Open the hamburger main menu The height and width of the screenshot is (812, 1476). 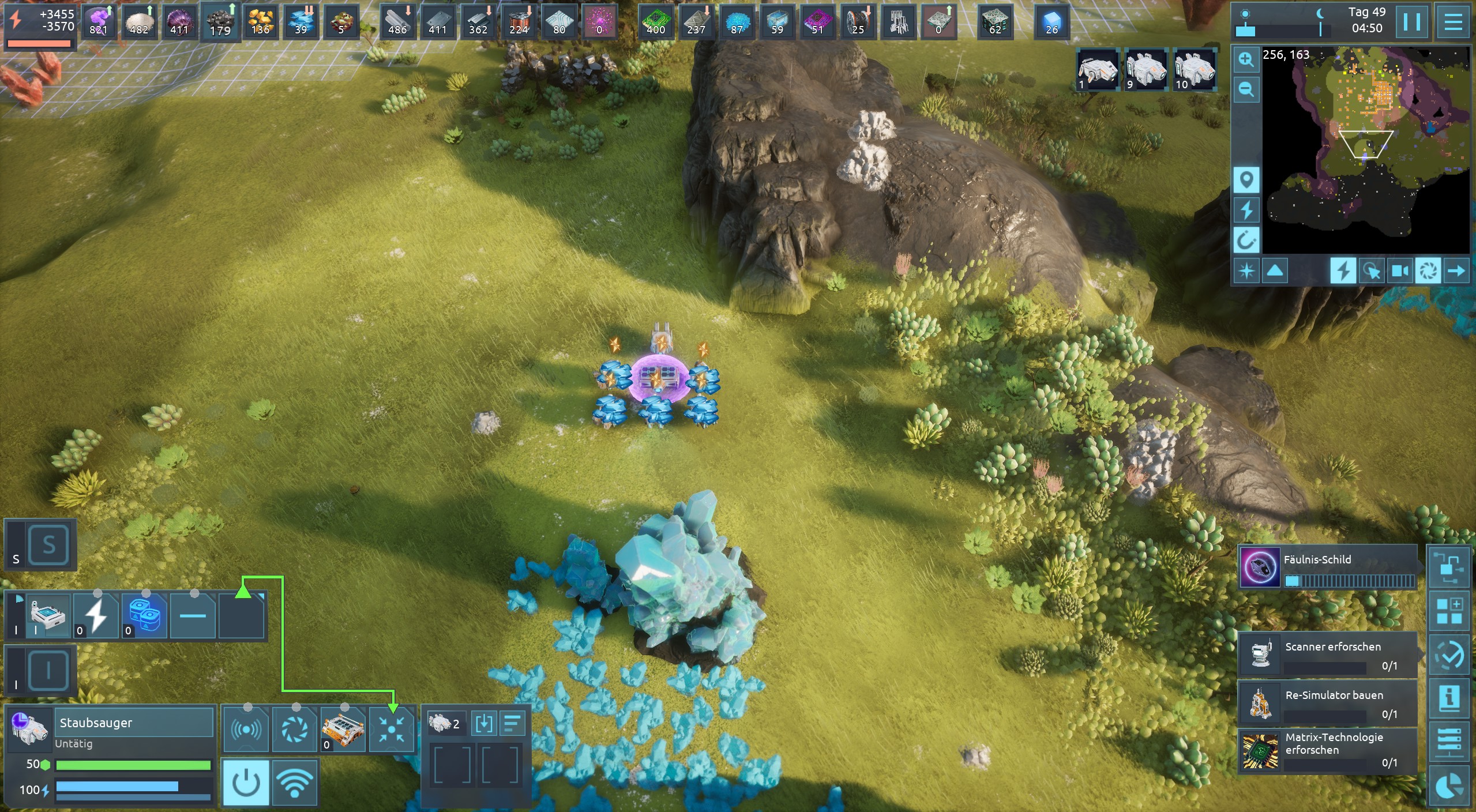click(x=1453, y=22)
